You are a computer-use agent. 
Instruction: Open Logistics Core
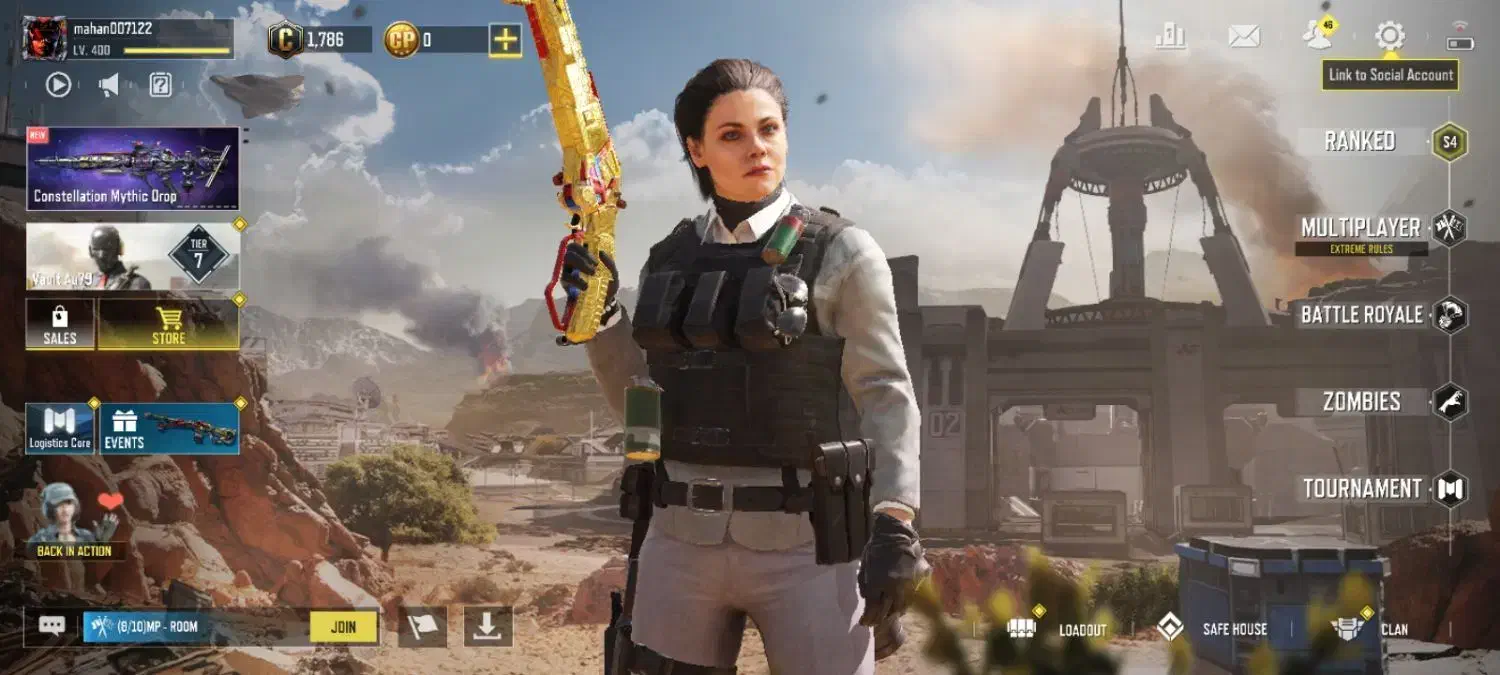coord(60,429)
